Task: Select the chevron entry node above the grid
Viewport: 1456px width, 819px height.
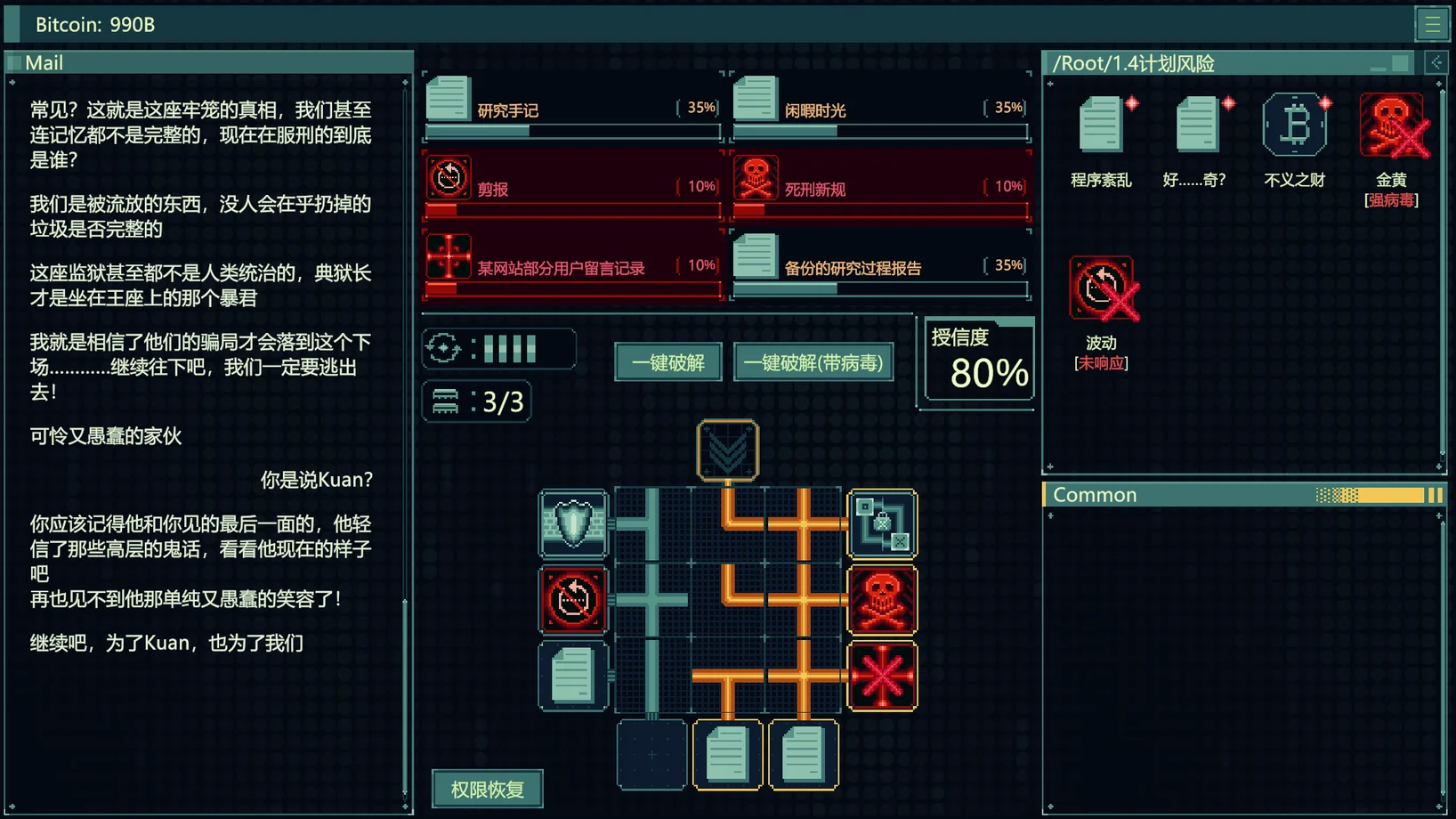Action: (728, 450)
